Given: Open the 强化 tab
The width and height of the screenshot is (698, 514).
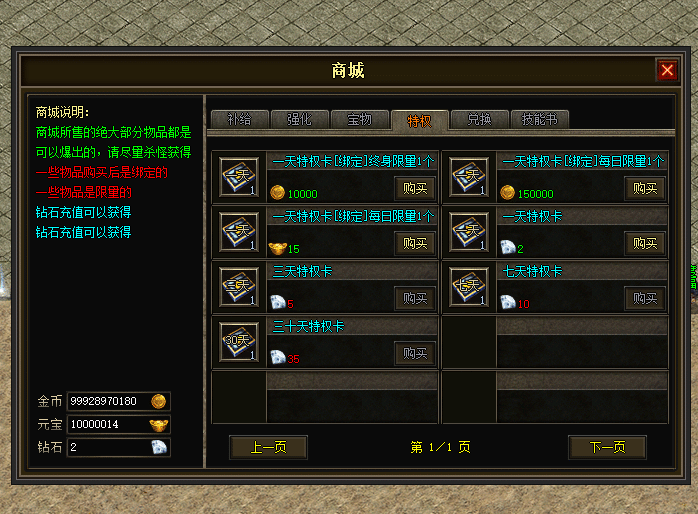Looking at the screenshot, I should [x=299, y=119].
